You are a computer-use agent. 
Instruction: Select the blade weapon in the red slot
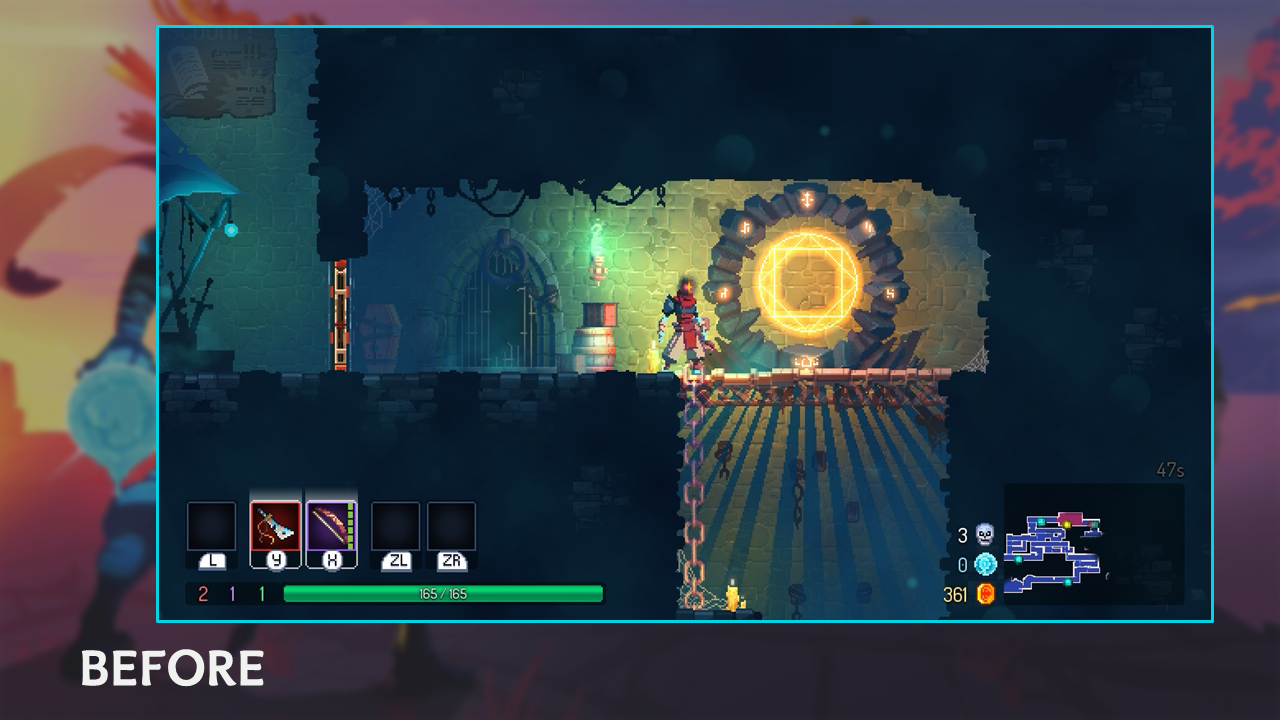tap(275, 526)
